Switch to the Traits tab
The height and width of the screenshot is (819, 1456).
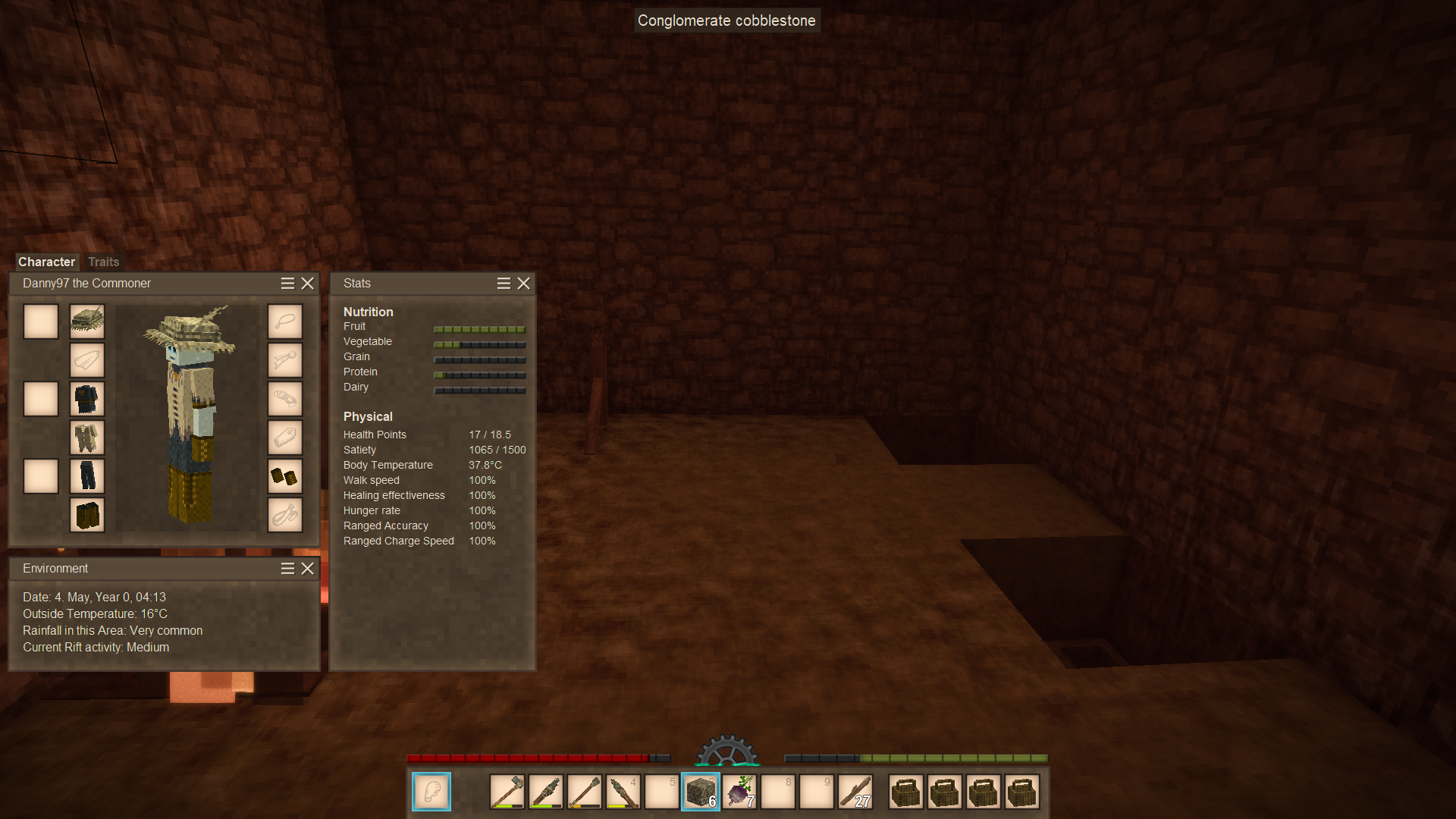click(x=103, y=262)
